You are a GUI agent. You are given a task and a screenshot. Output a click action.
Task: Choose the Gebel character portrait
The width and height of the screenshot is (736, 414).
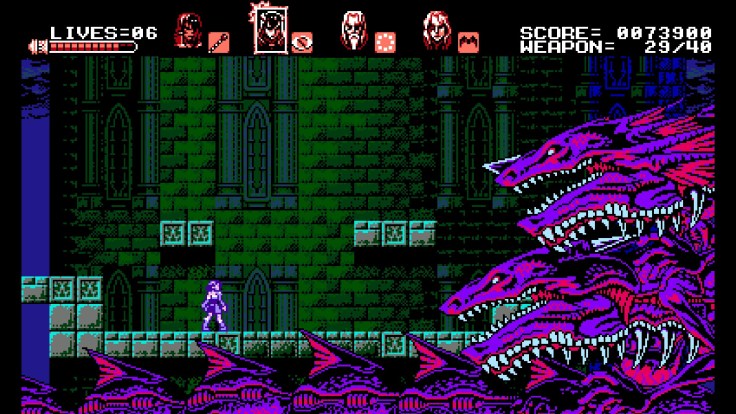click(x=436, y=30)
